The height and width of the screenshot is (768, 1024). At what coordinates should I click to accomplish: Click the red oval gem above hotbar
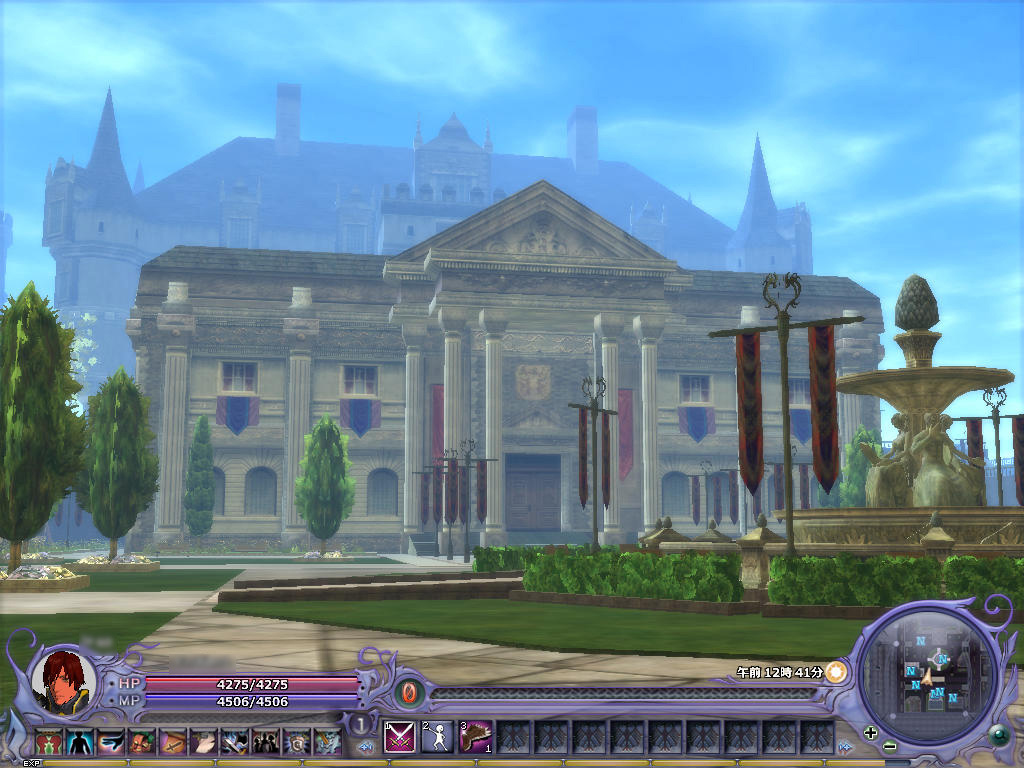(x=409, y=692)
